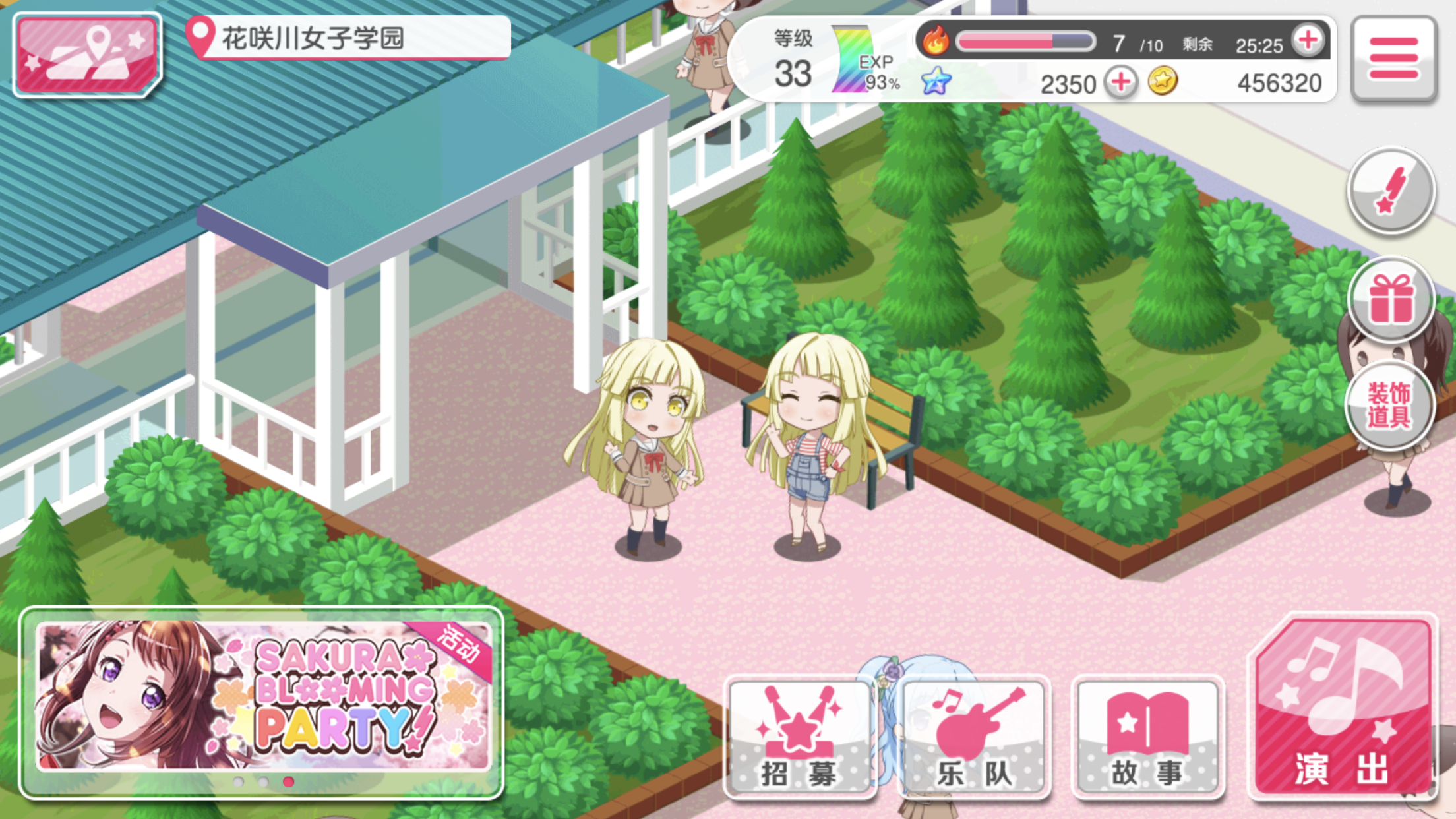The image size is (1456, 819).
Task: Open the Sakura Blooming Party event banner
Action: pyautogui.click(x=262, y=696)
